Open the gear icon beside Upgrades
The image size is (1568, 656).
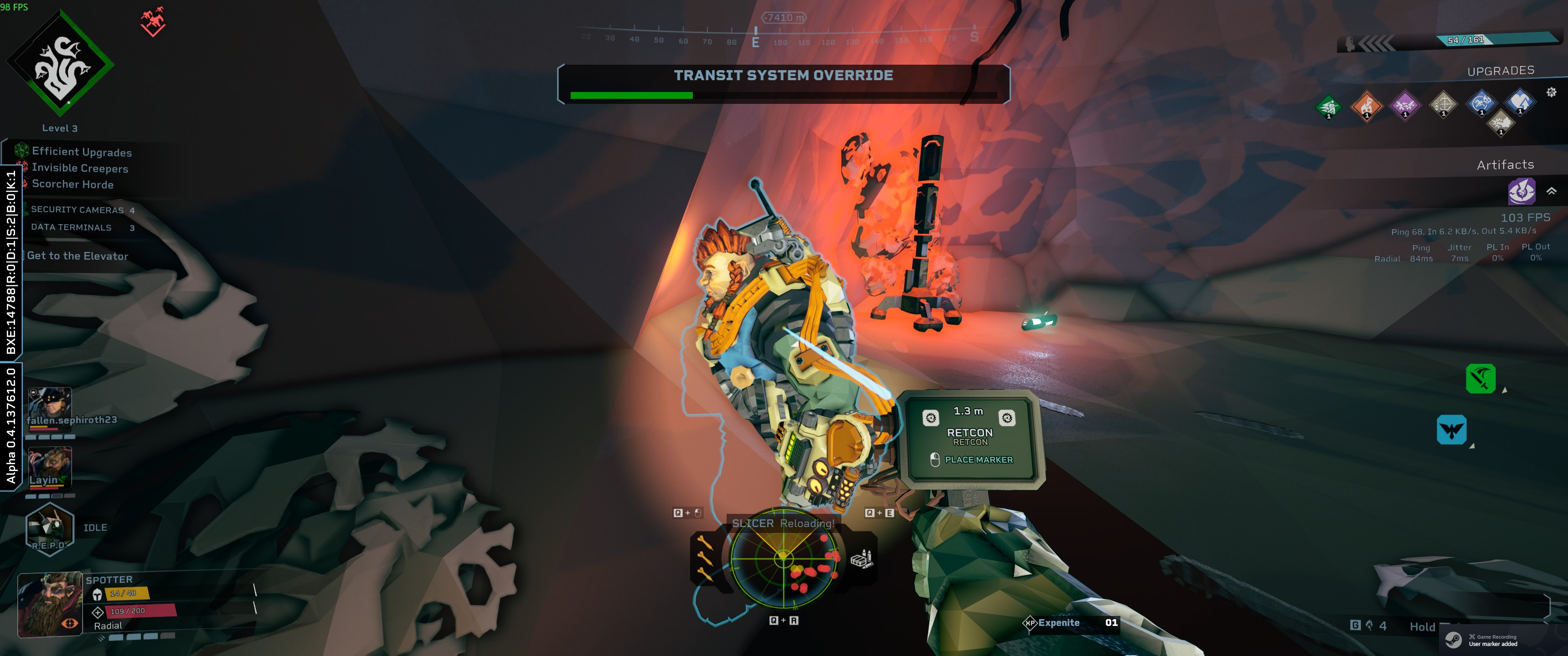[1551, 92]
